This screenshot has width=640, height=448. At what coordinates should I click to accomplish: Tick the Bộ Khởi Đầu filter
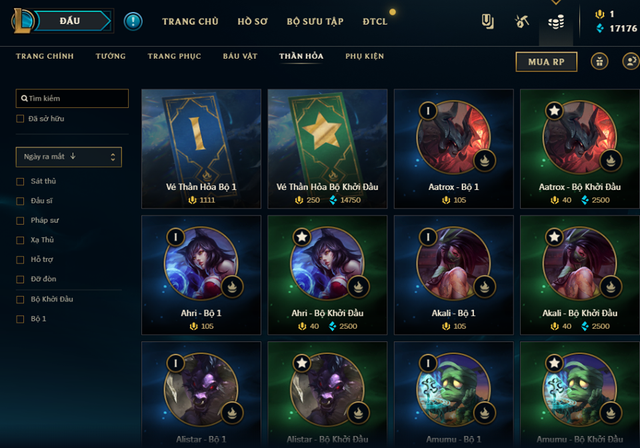(21, 299)
